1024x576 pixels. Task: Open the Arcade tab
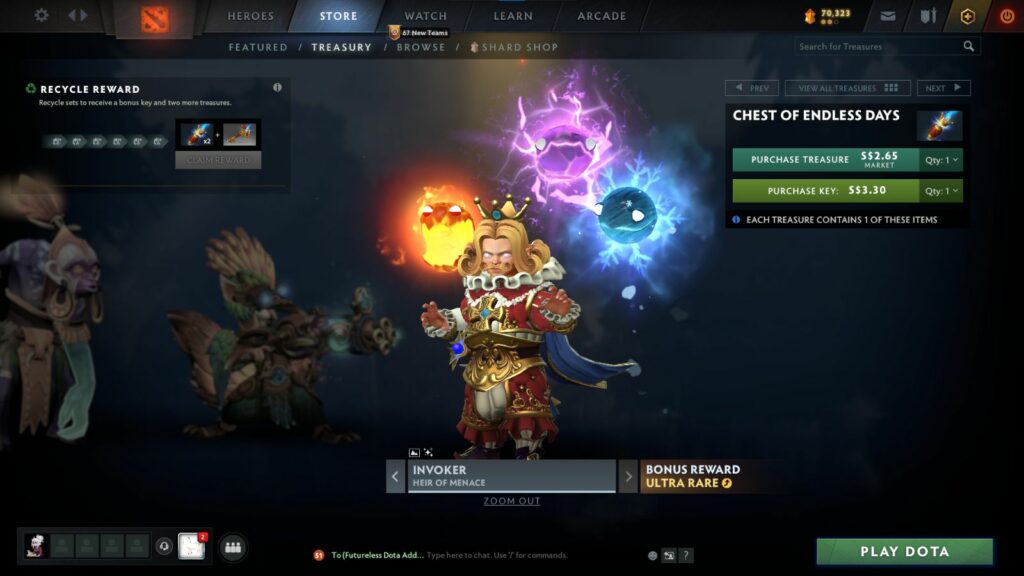click(x=602, y=16)
